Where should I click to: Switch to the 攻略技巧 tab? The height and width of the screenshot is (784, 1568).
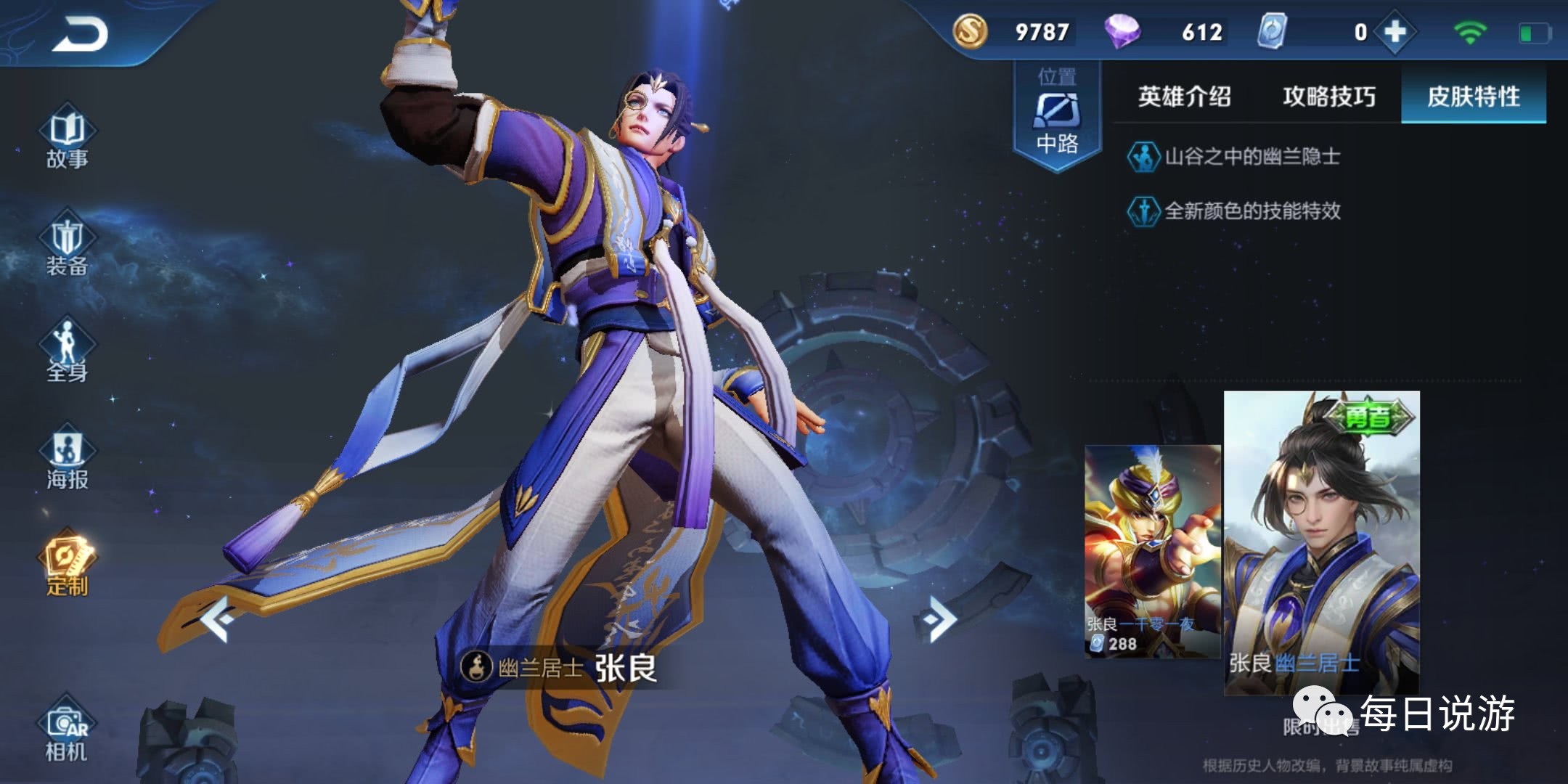pyautogui.click(x=1328, y=97)
